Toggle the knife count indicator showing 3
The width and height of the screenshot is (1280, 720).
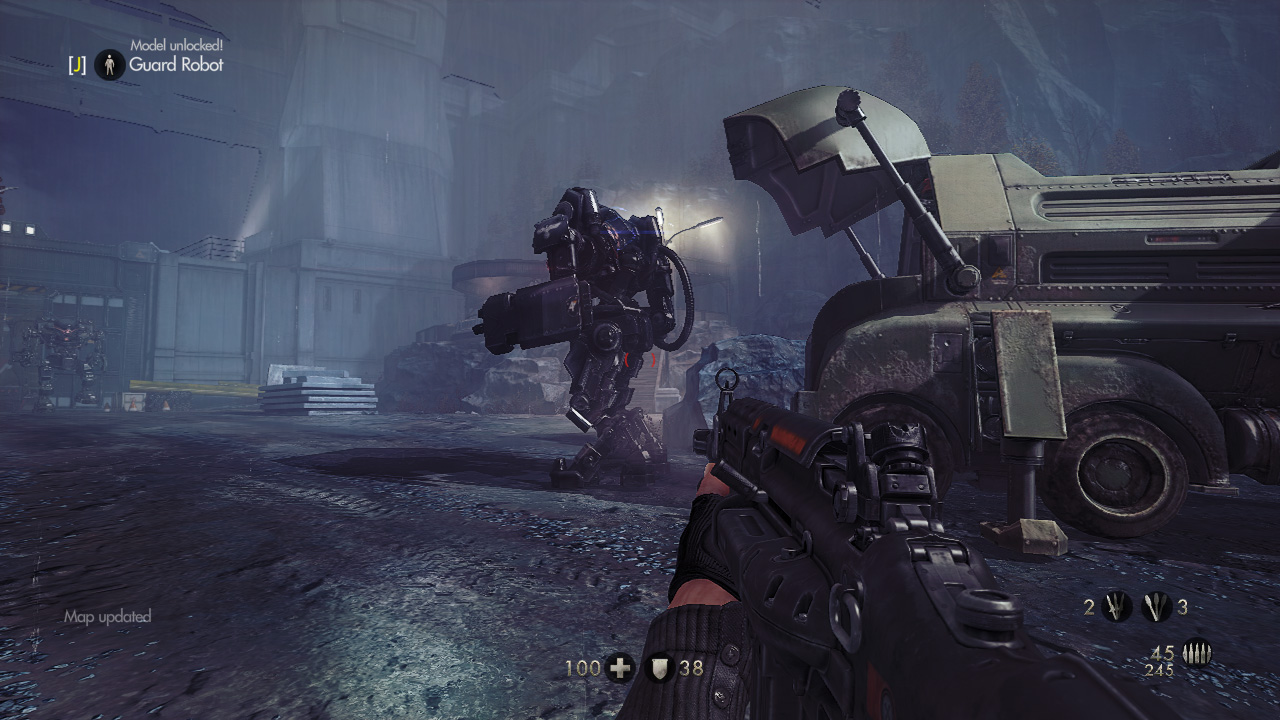click(x=1183, y=608)
